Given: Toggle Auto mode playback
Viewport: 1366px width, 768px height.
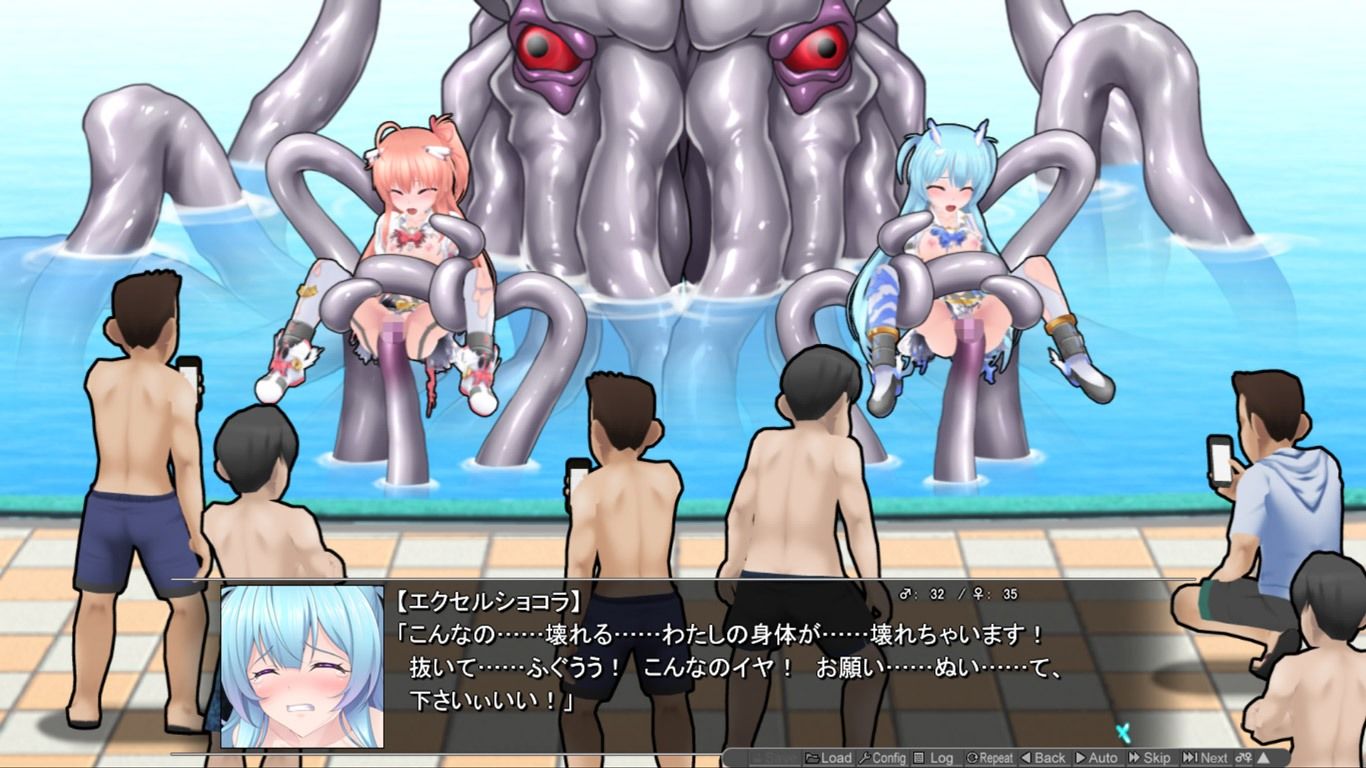Looking at the screenshot, I should [x=1096, y=758].
